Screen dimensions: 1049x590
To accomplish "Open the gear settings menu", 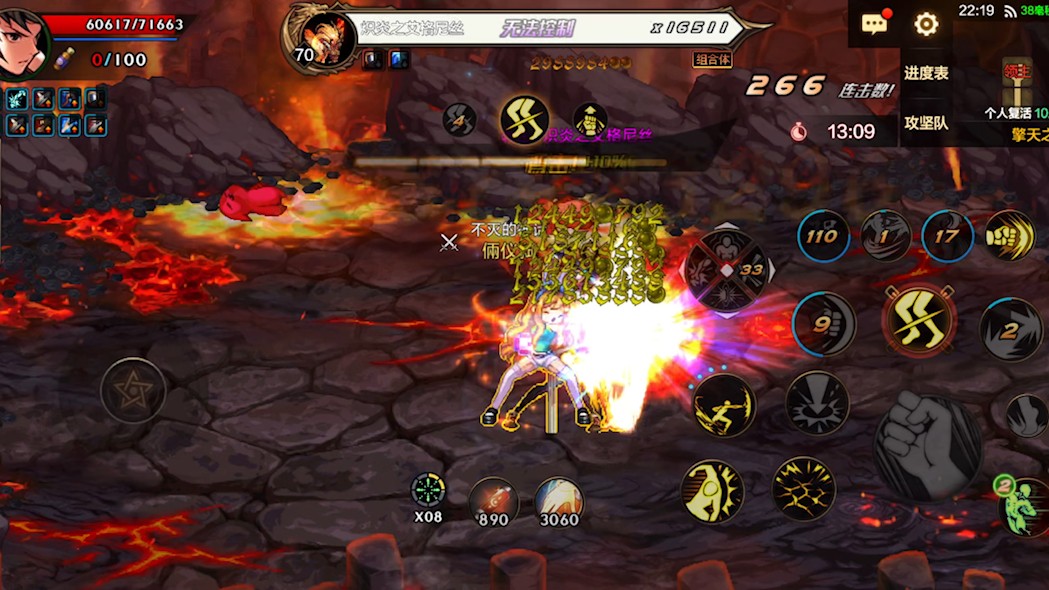I will coord(927,24).
